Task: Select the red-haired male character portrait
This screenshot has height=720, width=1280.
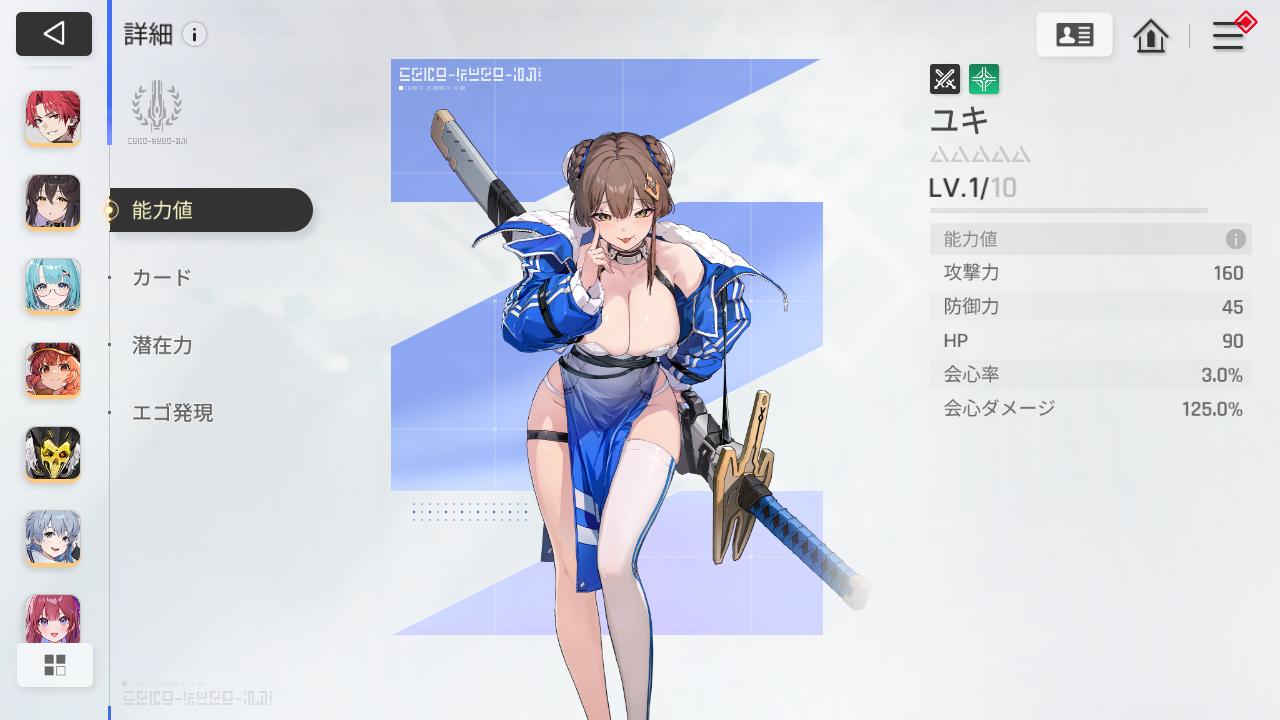Action: click(x=52, y=117)
